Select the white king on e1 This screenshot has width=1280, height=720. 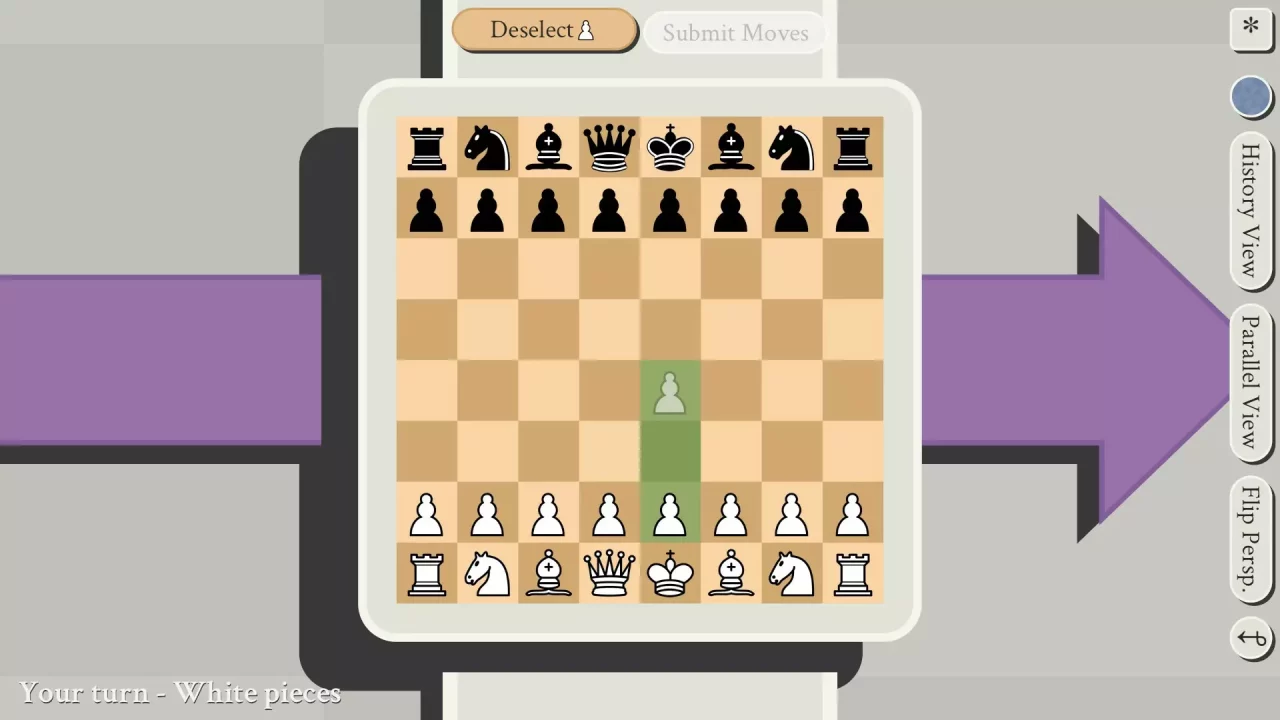coord(669,575)
